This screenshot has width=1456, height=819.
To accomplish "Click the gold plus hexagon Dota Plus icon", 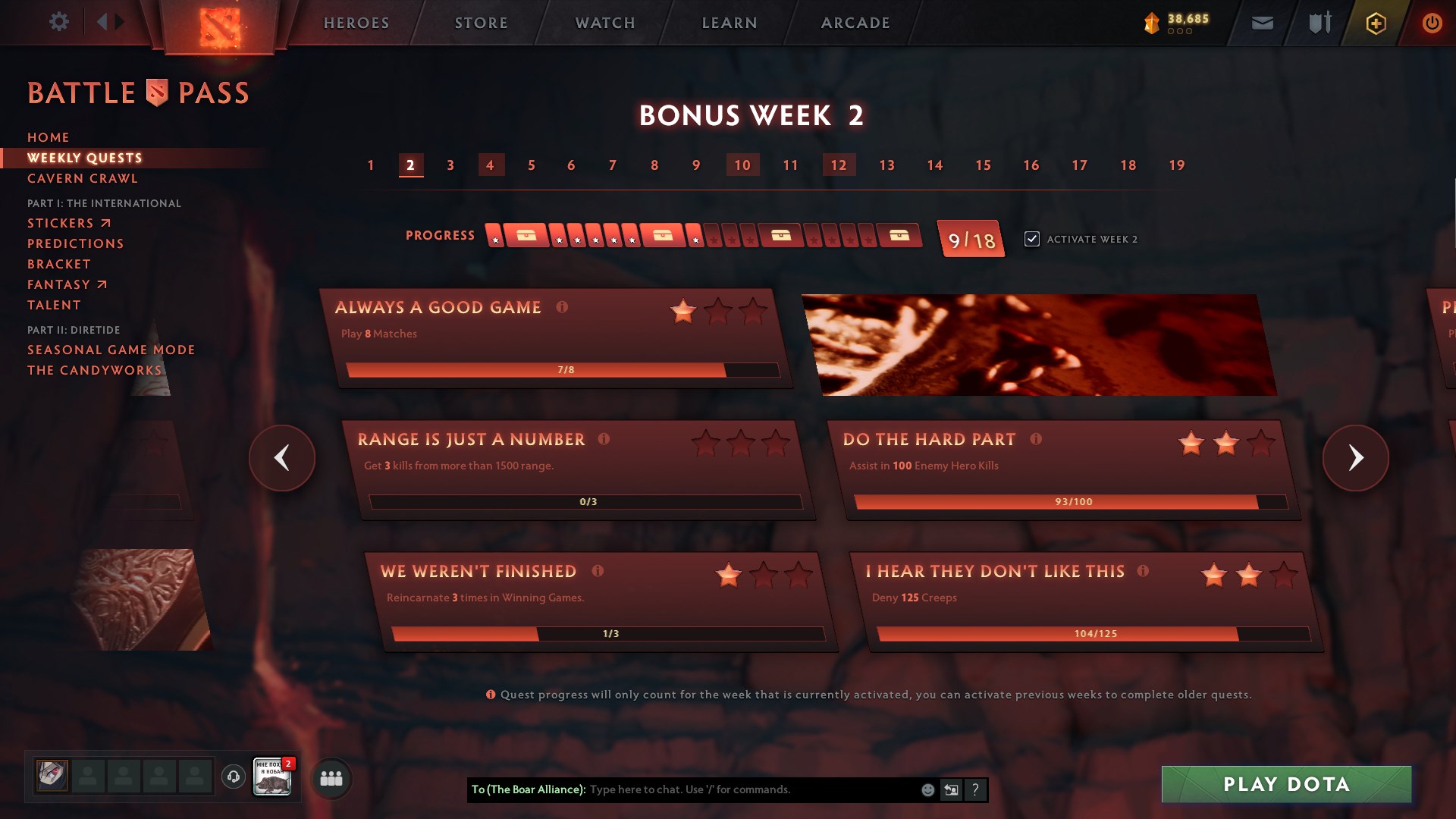I will click(1375, 23).
